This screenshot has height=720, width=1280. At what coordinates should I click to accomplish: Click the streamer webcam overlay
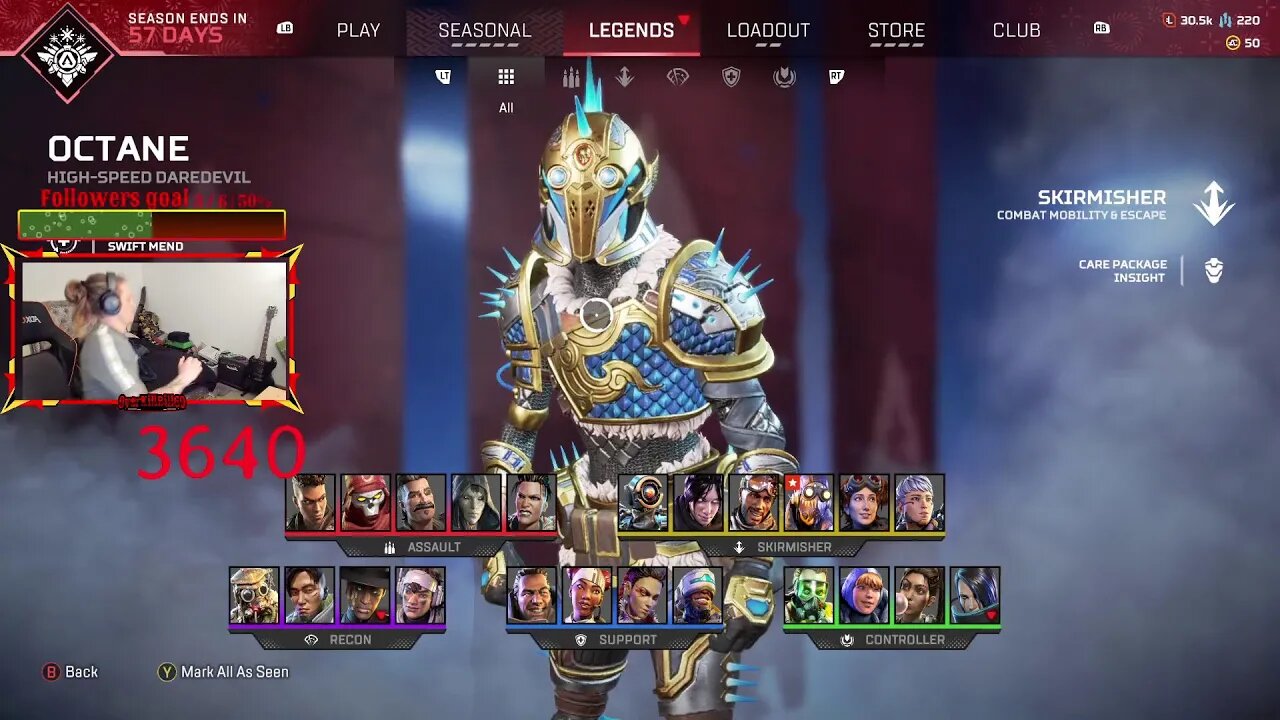pos(153,330)
